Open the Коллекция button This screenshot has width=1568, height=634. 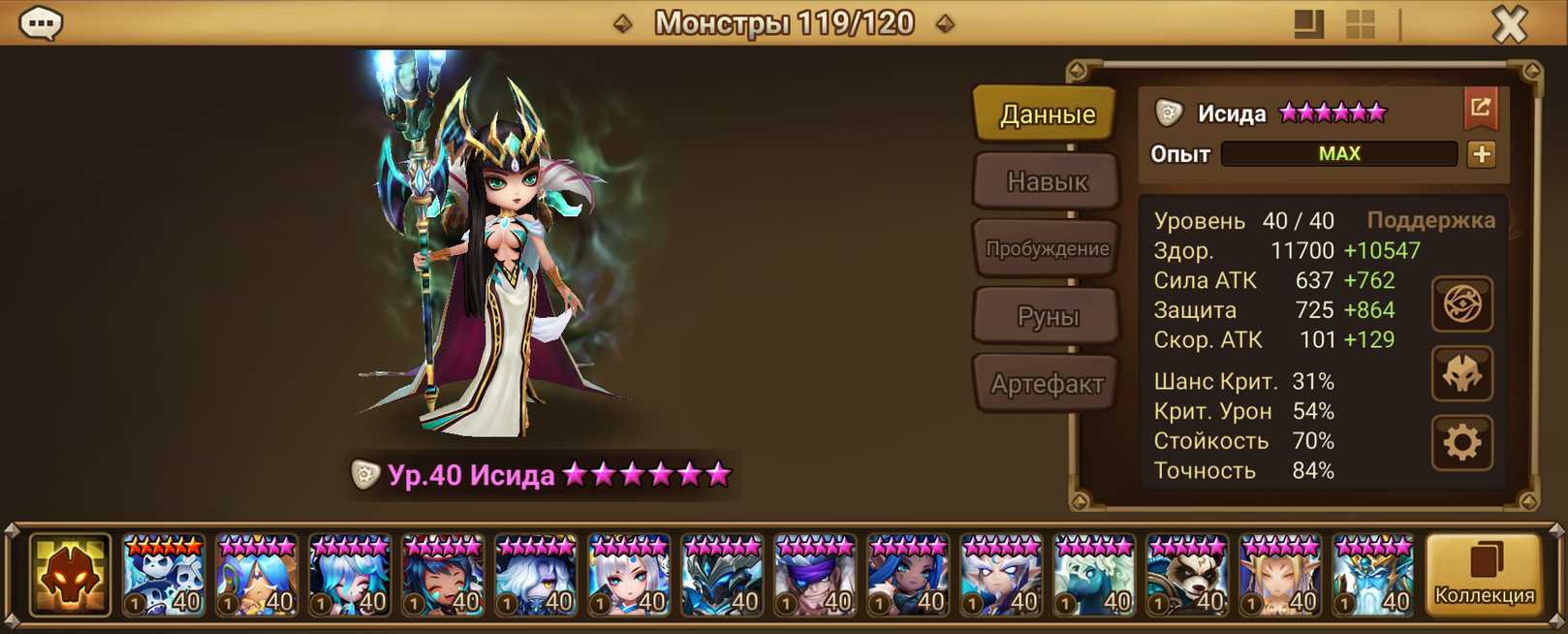click(x=1484, y=575)
